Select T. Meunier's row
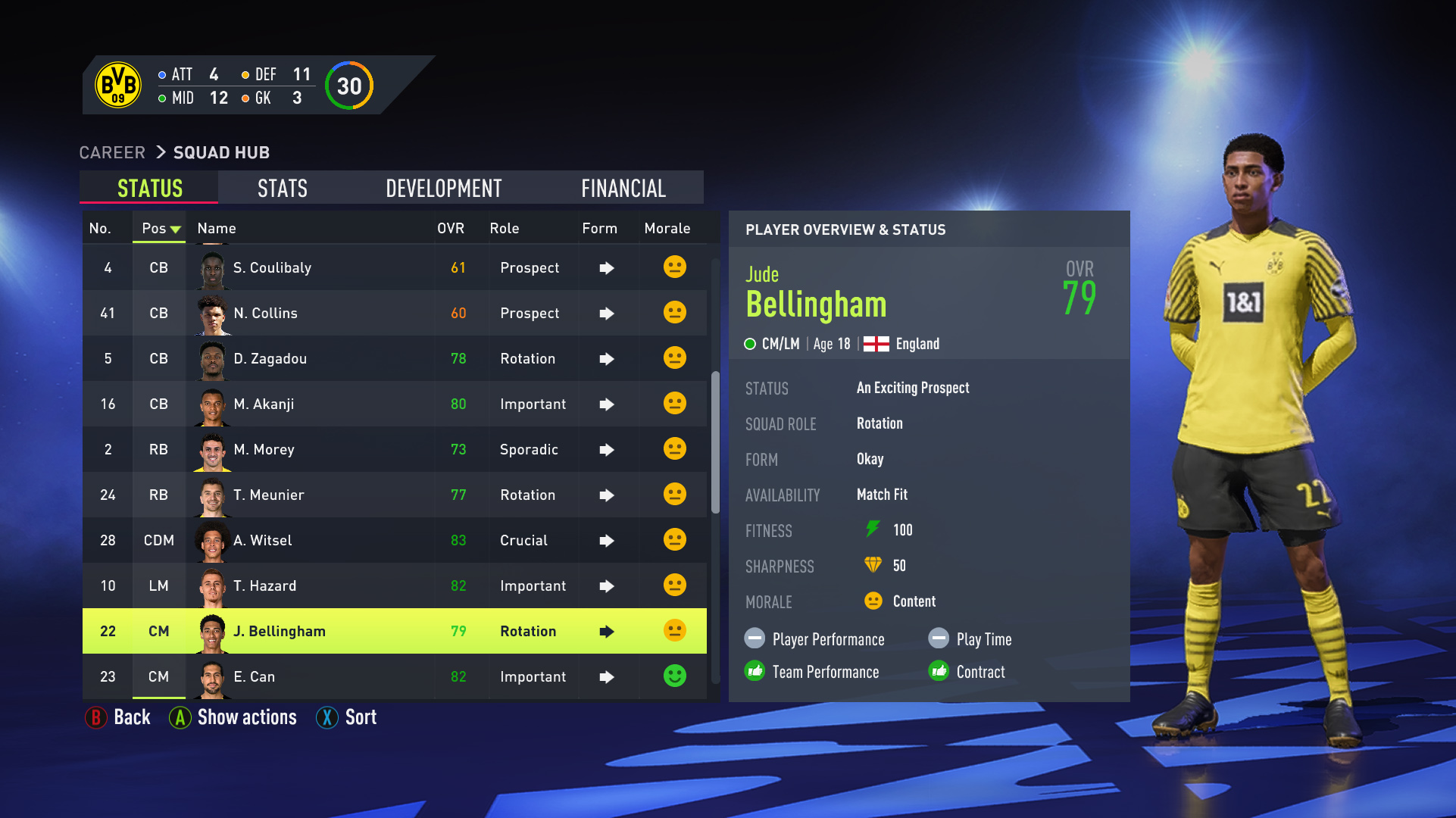Viewport: 1456px width, 818px height. click(394, 495)
